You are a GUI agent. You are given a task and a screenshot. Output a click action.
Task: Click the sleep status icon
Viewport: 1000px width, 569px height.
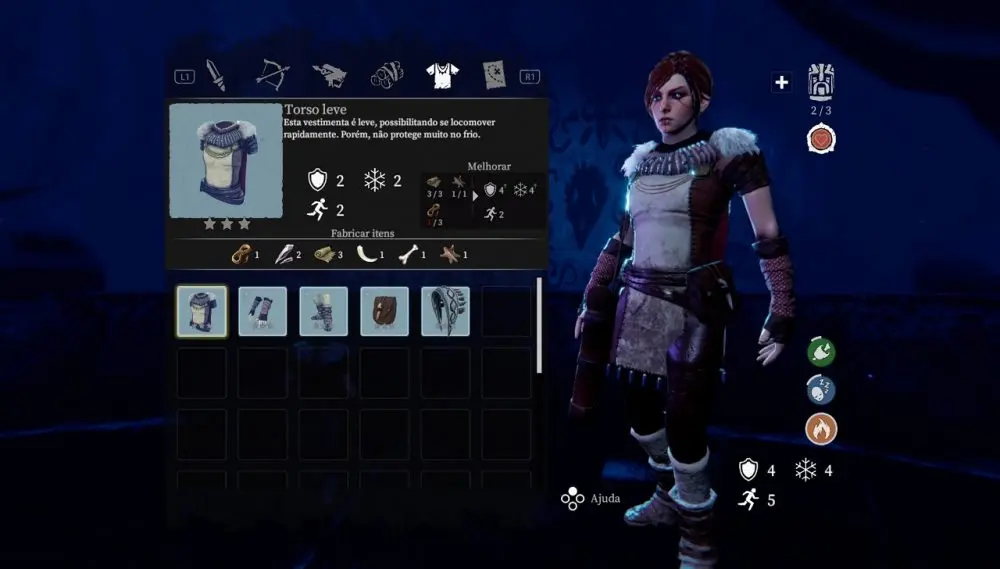(821, 390)
